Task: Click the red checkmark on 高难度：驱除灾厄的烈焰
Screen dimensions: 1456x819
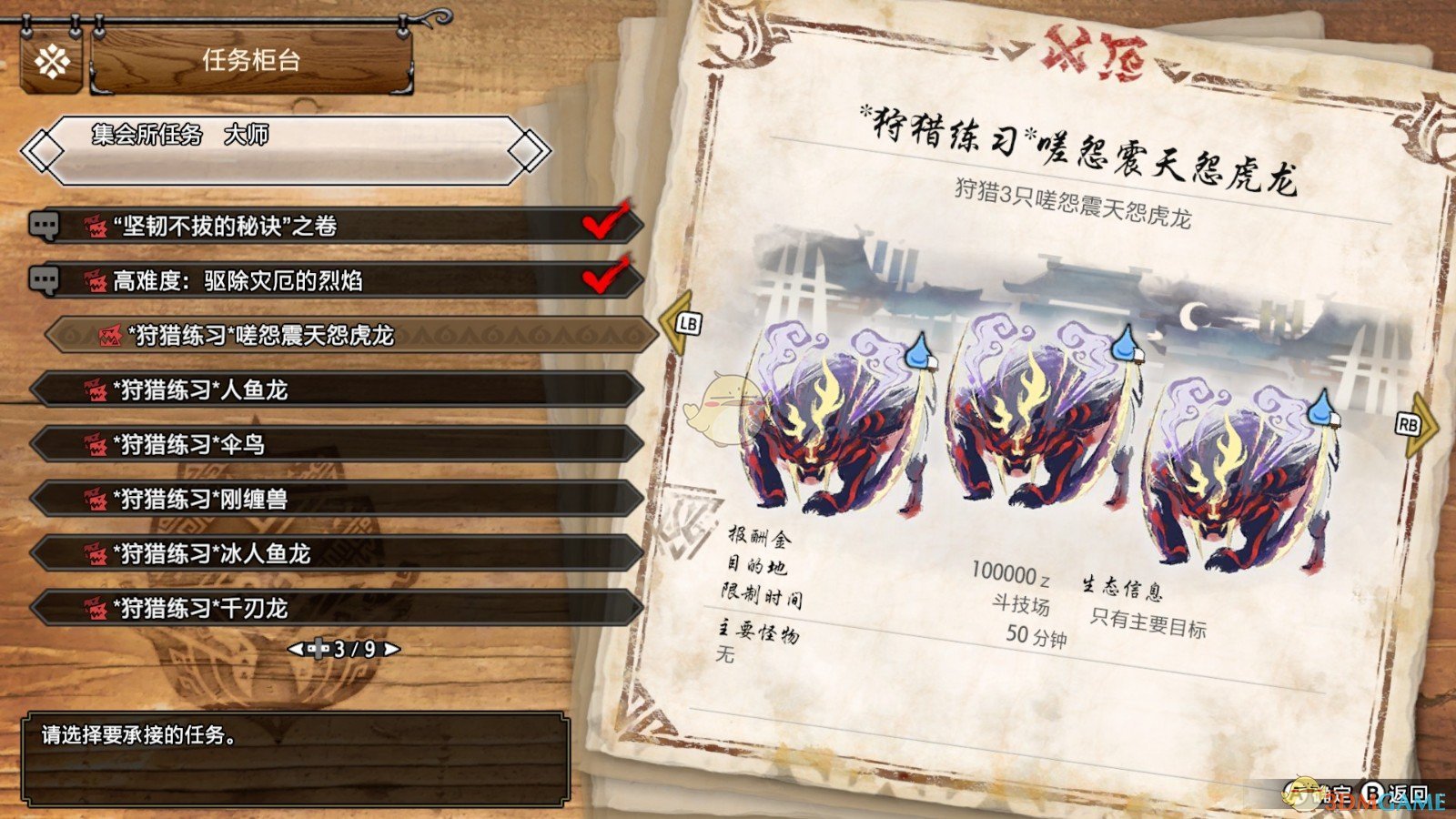Action: click(603, 275)
